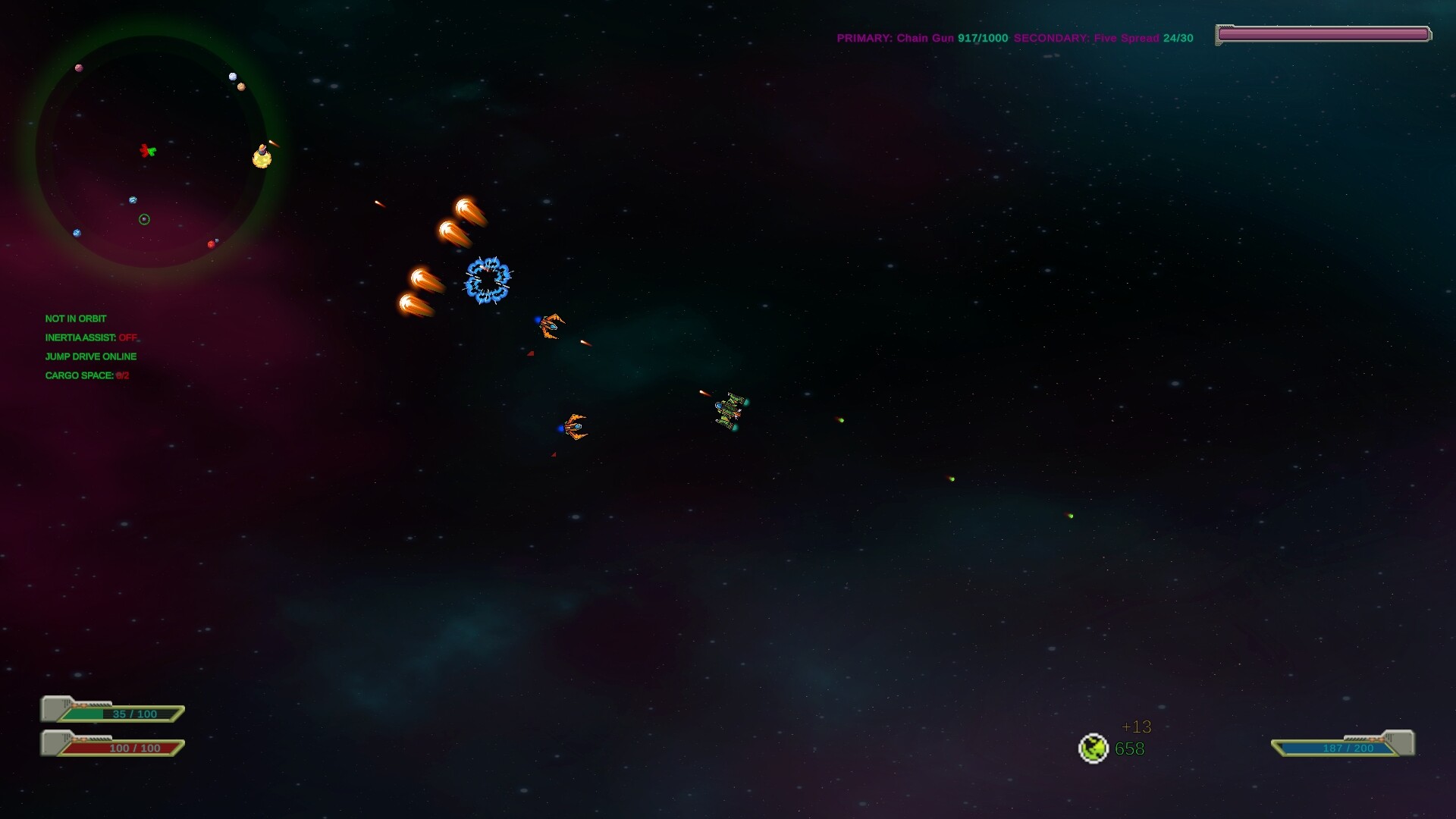The width and height of the screenshot is (1456, 819).
Task: Click NOT IN ORBIT to enter orbit
Action: click(76, 318)
